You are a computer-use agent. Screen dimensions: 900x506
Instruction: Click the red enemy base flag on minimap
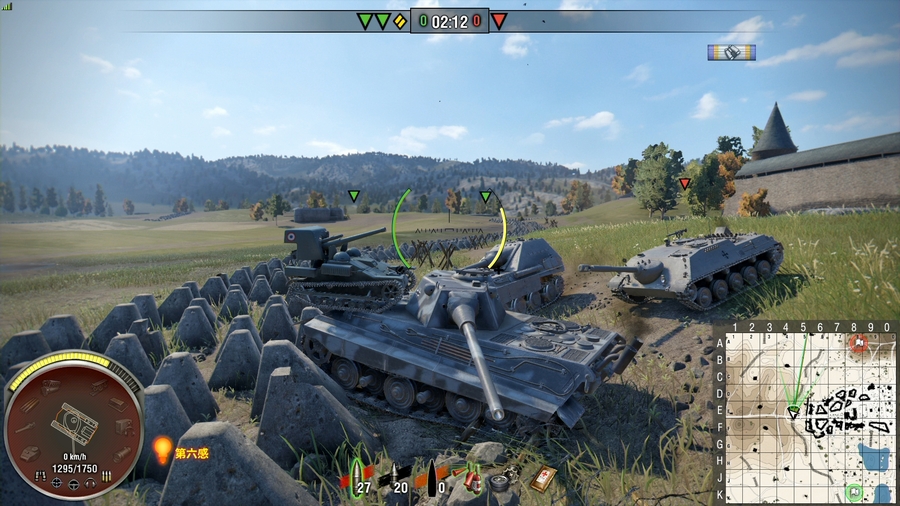[x=859, y=343]
